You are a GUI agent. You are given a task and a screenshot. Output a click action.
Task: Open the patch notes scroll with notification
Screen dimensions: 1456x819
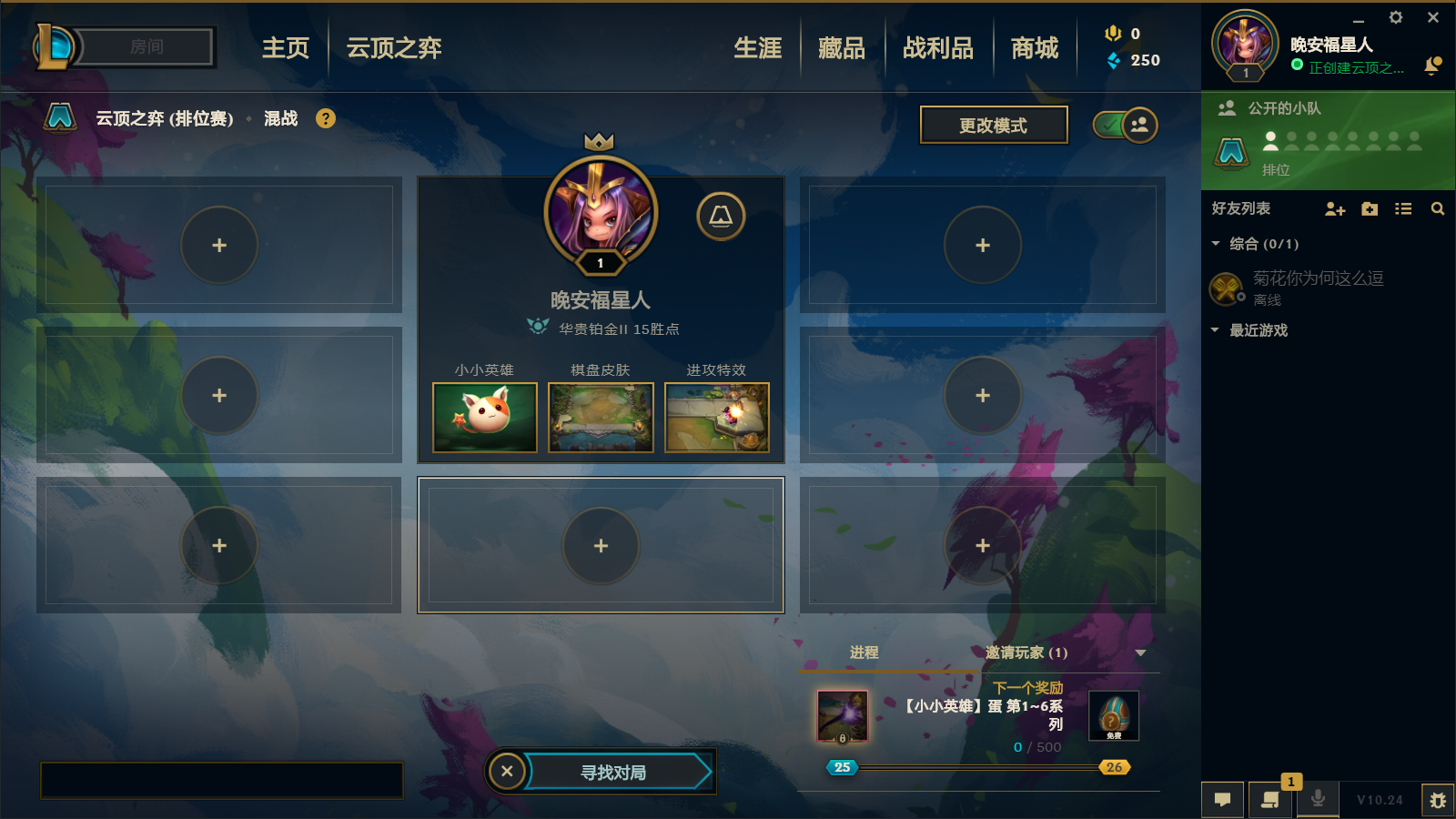(x=1270, y=800)
